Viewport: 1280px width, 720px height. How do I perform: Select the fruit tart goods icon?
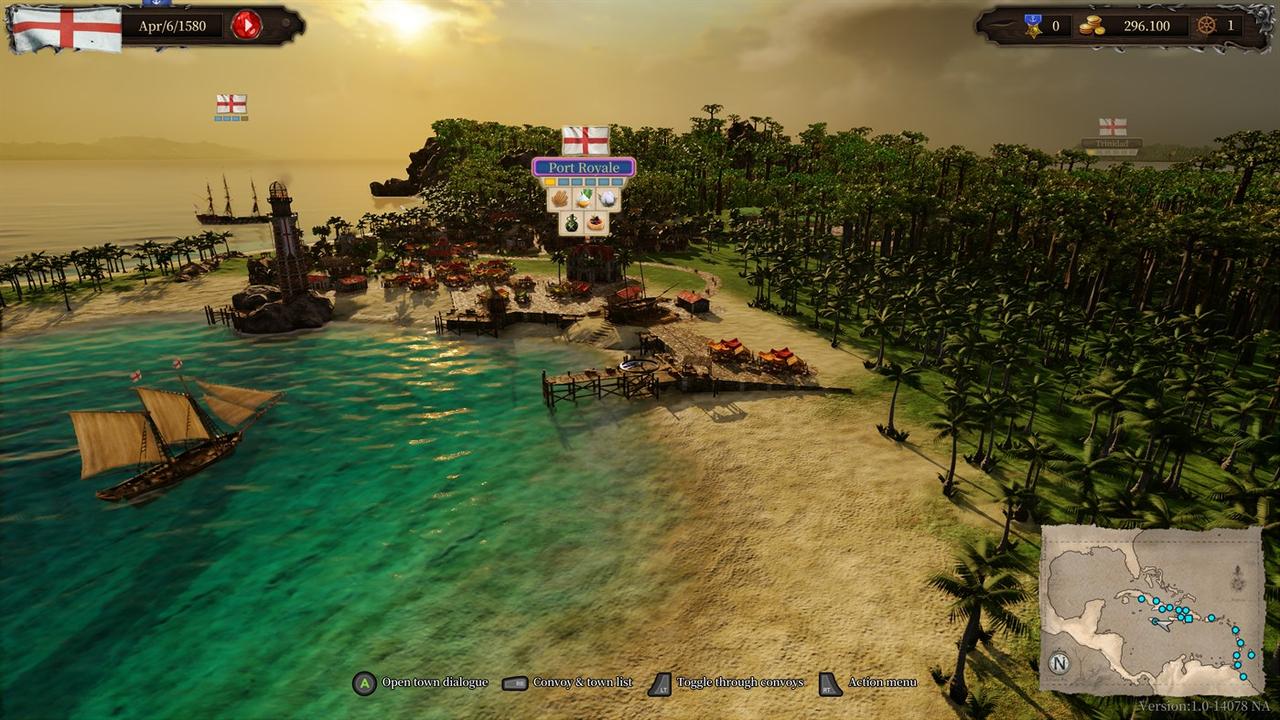click(x=596, y=222)
